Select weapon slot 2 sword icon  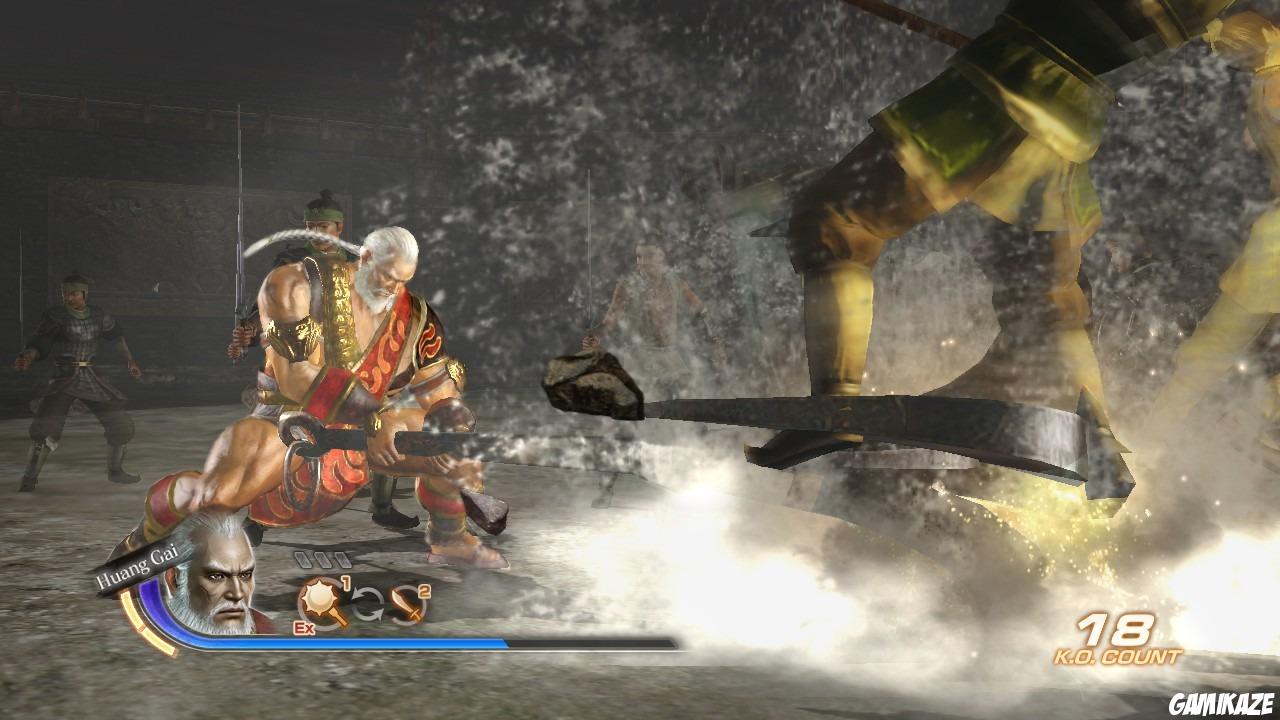click(x=406, y=602)
